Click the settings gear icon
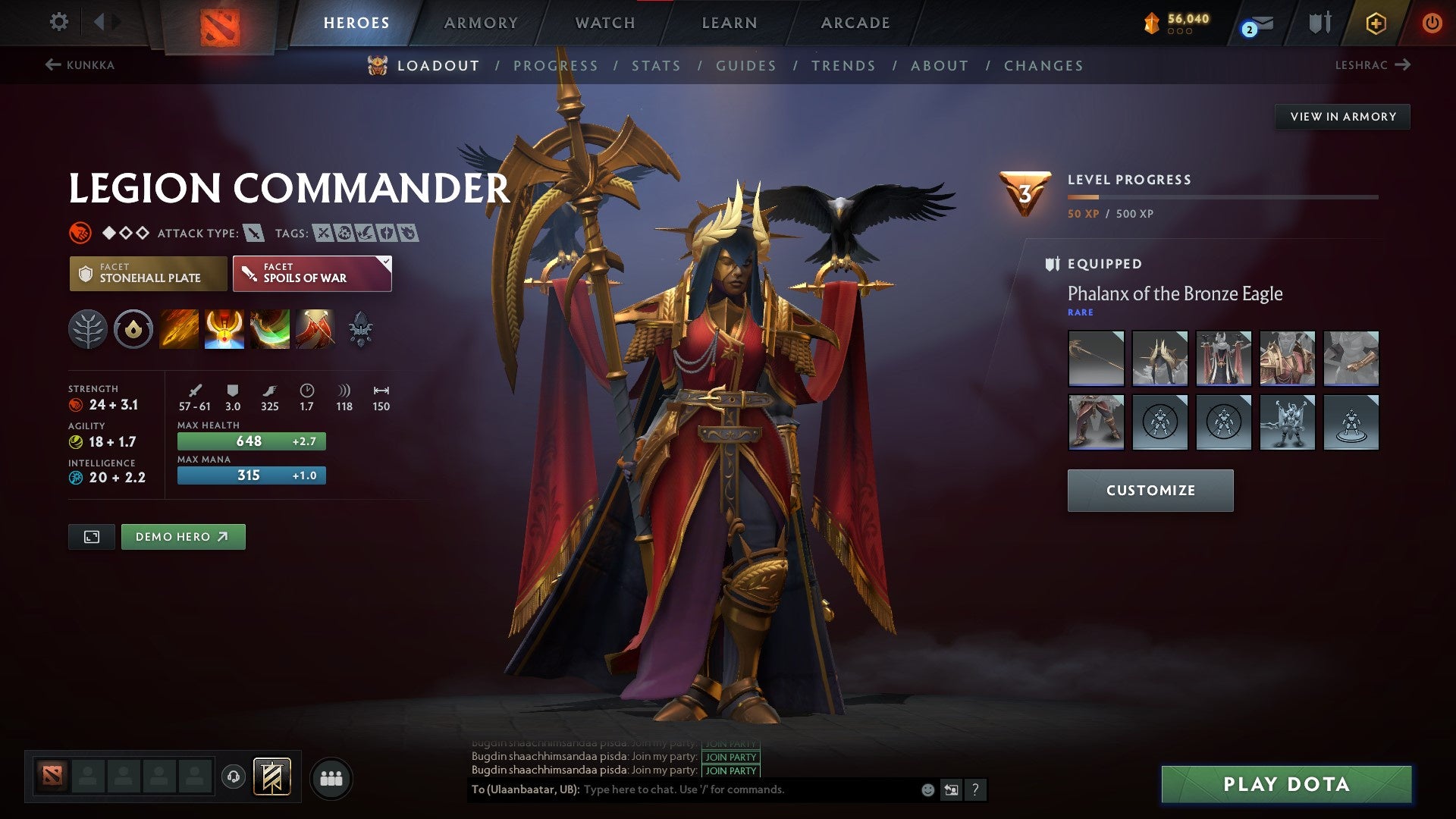 click(58, 21)
